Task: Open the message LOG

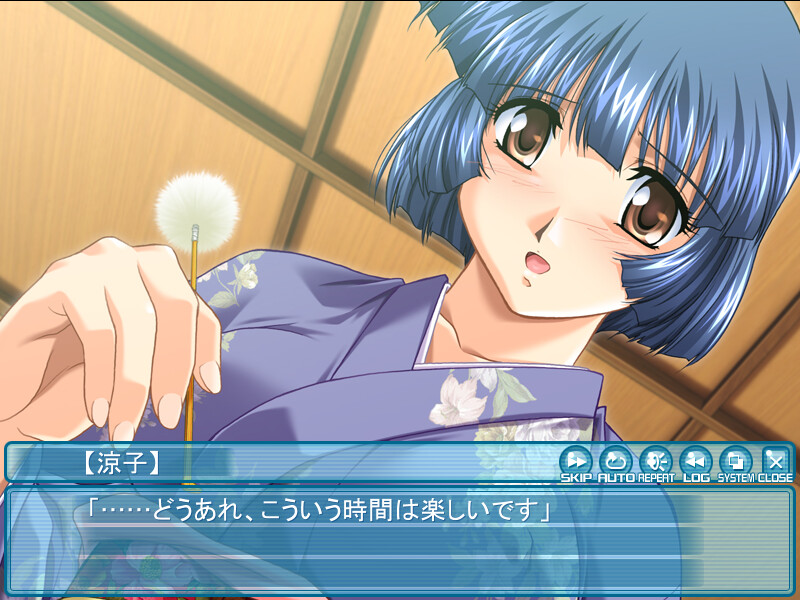Action: point(695,462)
